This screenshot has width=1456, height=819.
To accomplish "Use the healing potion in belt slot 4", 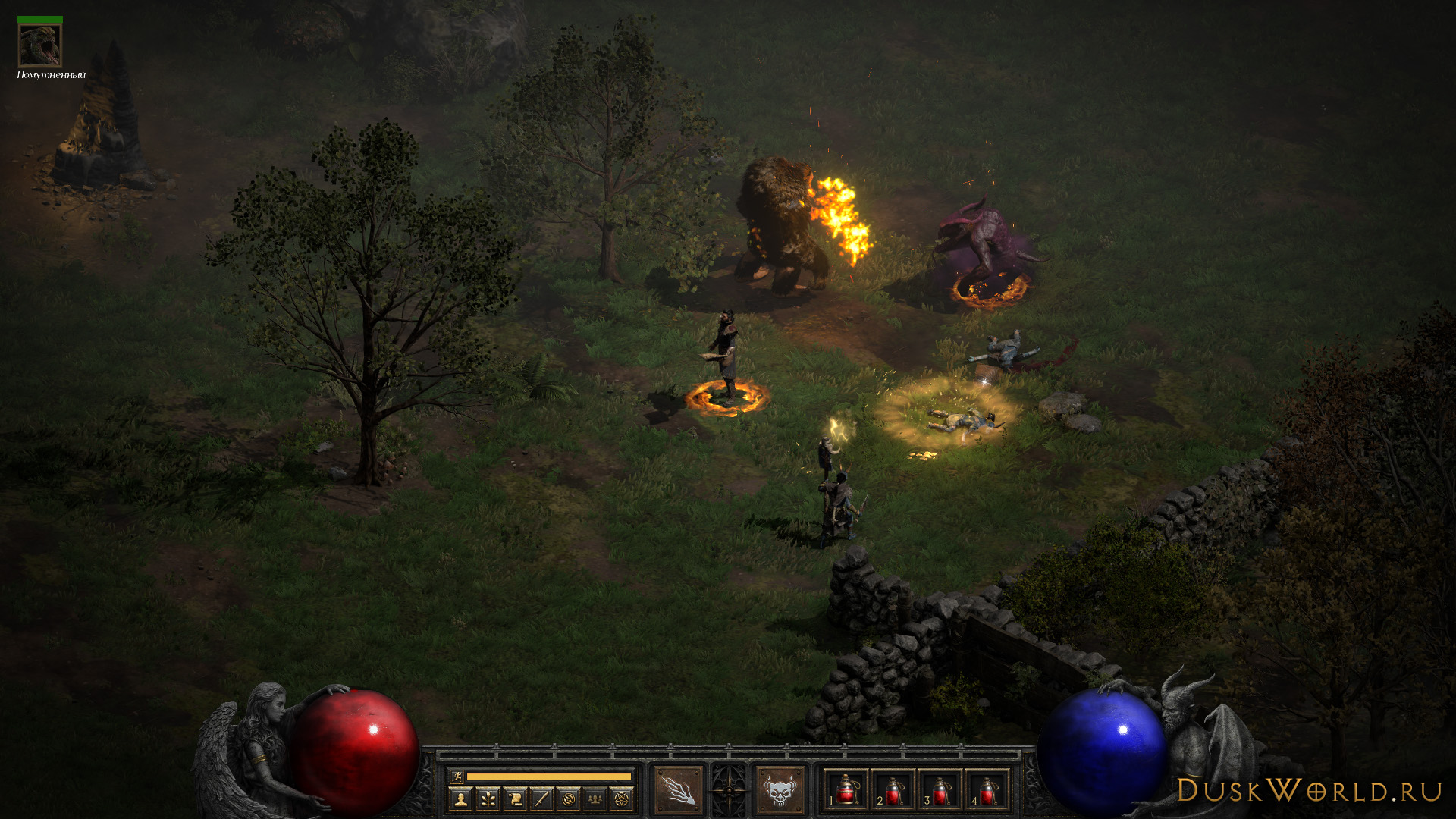I will pos(987,791).
